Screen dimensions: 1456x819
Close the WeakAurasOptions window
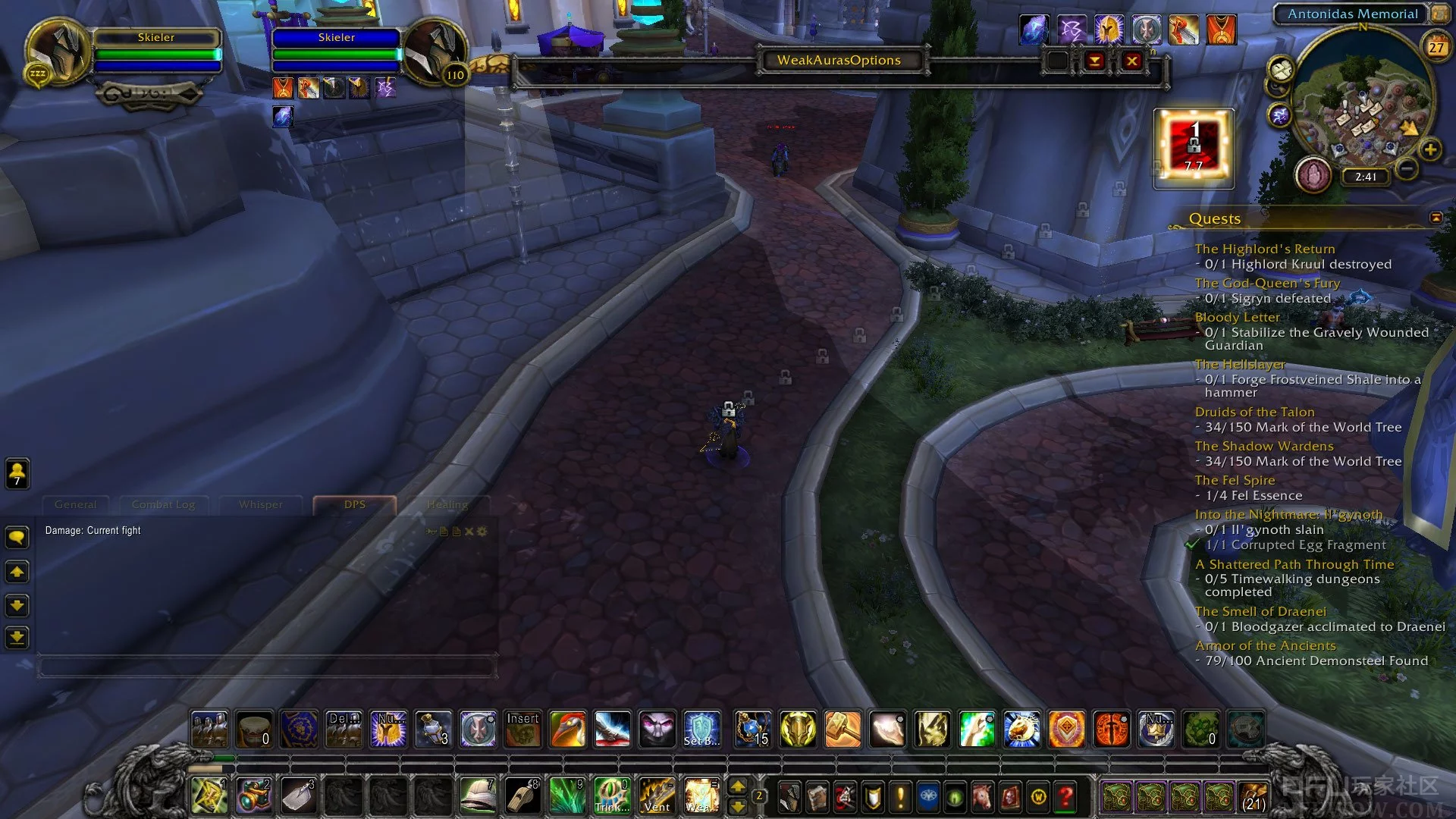[1131, 61]
